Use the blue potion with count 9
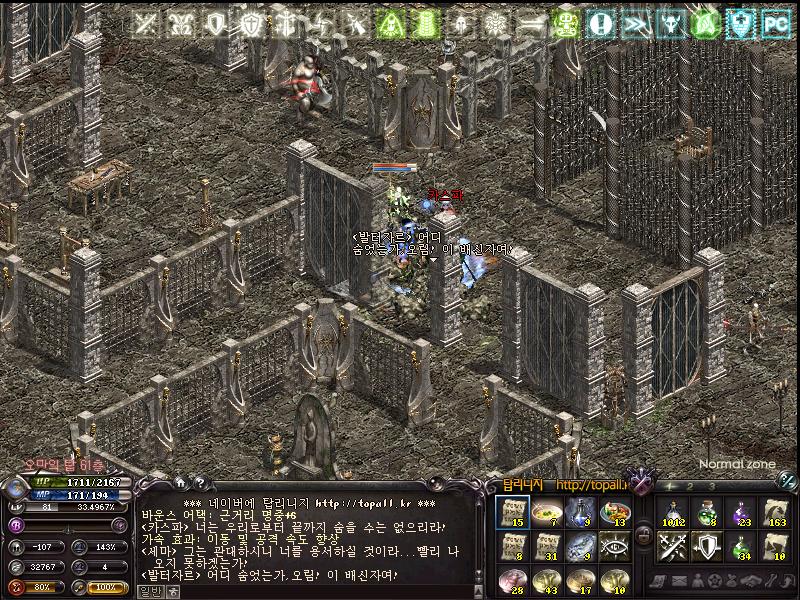800x600 pixels. 579,513
